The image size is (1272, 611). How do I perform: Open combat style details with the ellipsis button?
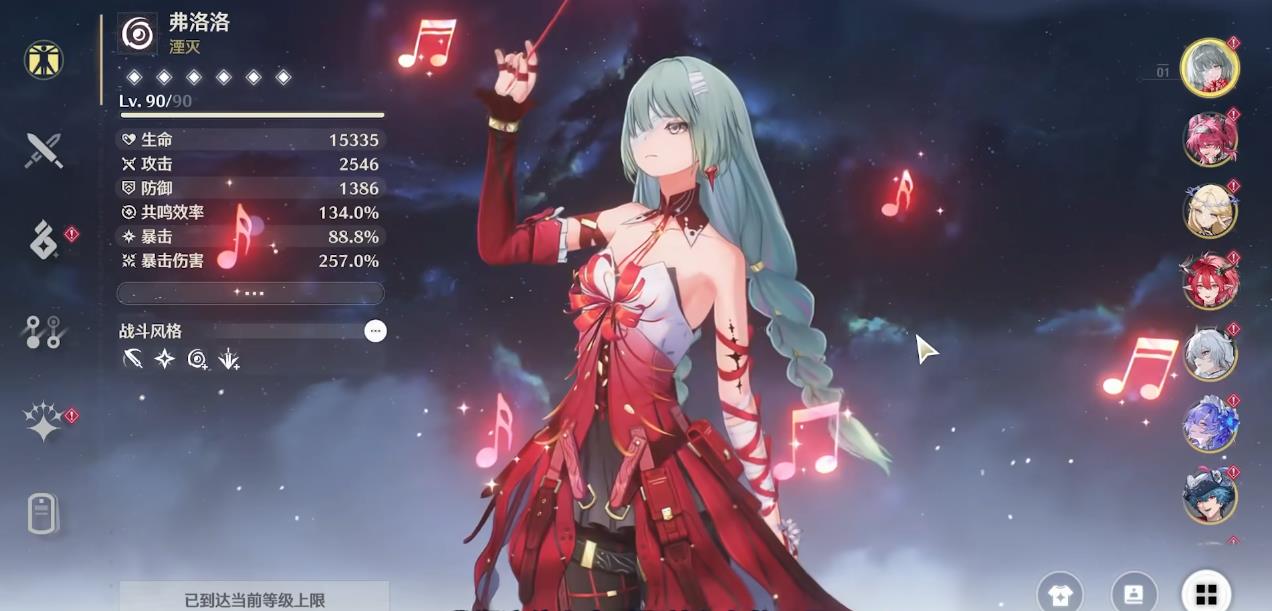[375, 331]
